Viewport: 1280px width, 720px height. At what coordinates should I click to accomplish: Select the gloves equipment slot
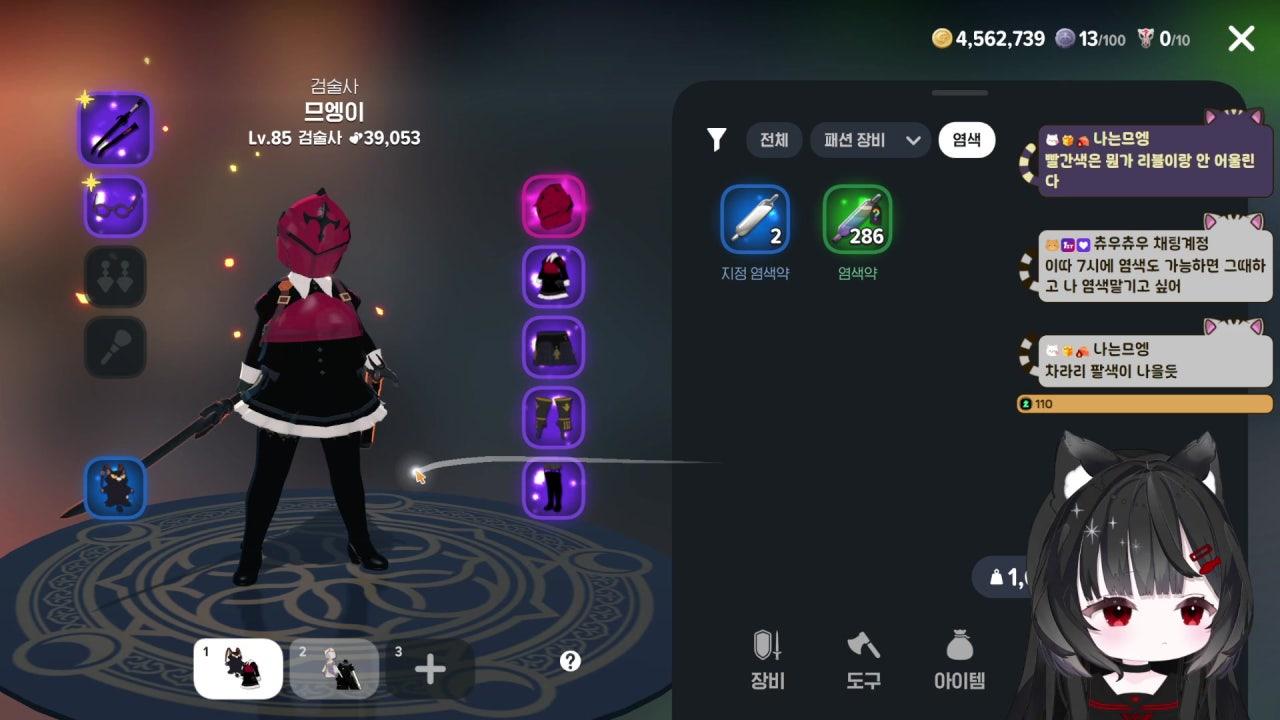[x=553, y=418]
